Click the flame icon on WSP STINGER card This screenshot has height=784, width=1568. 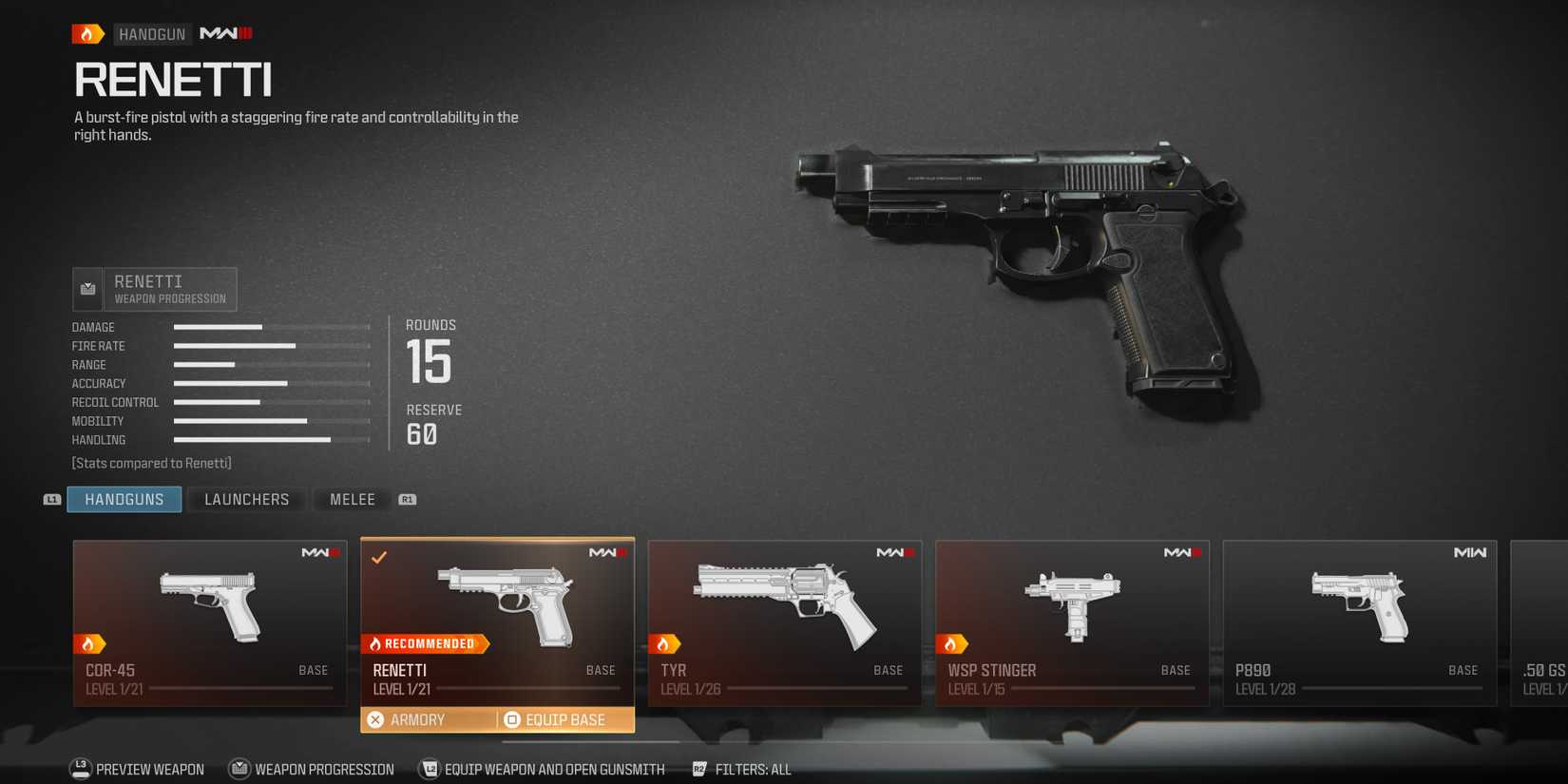pos(955,643)
